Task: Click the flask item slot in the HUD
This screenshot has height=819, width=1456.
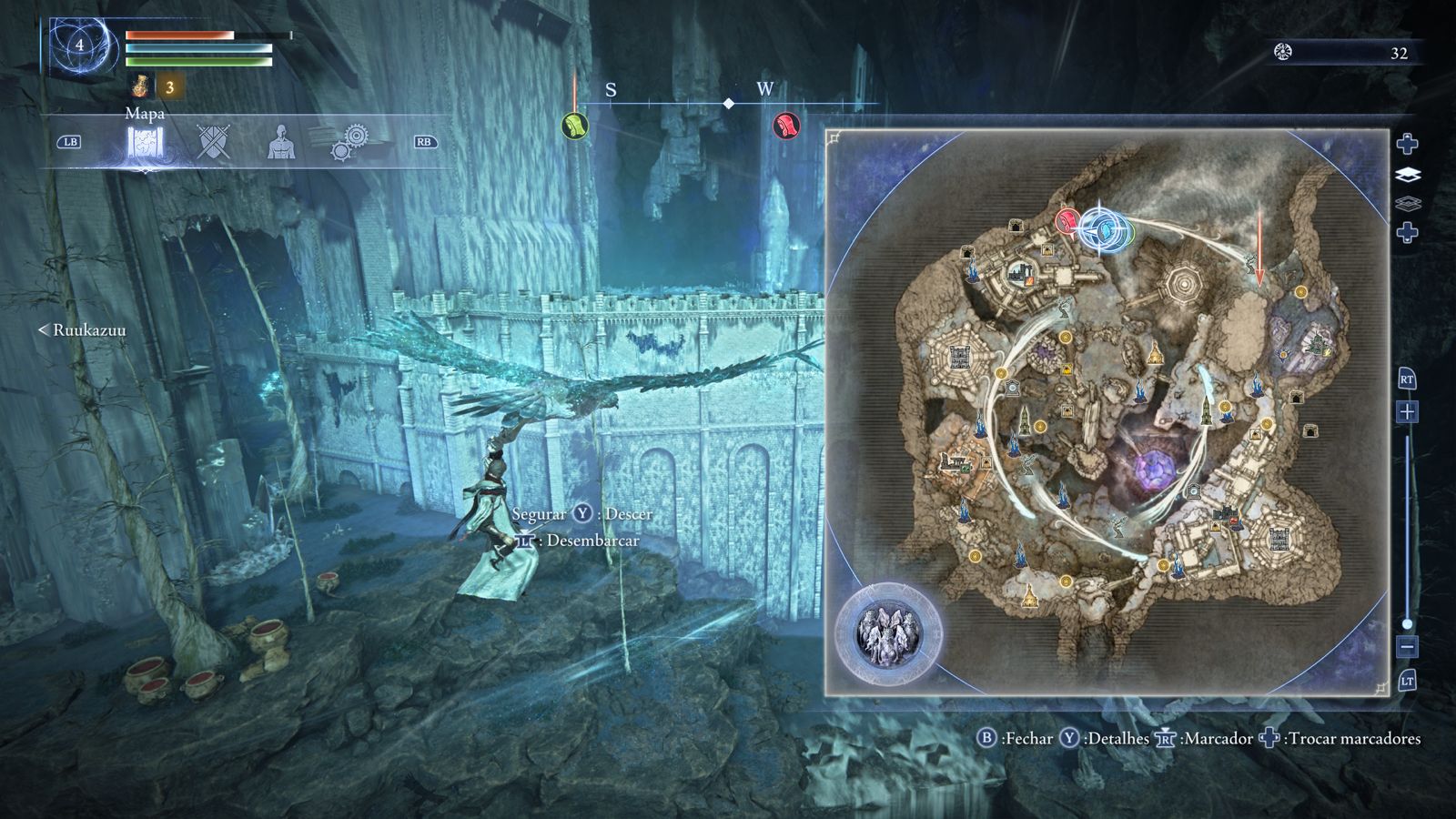Action: point(141,86)
